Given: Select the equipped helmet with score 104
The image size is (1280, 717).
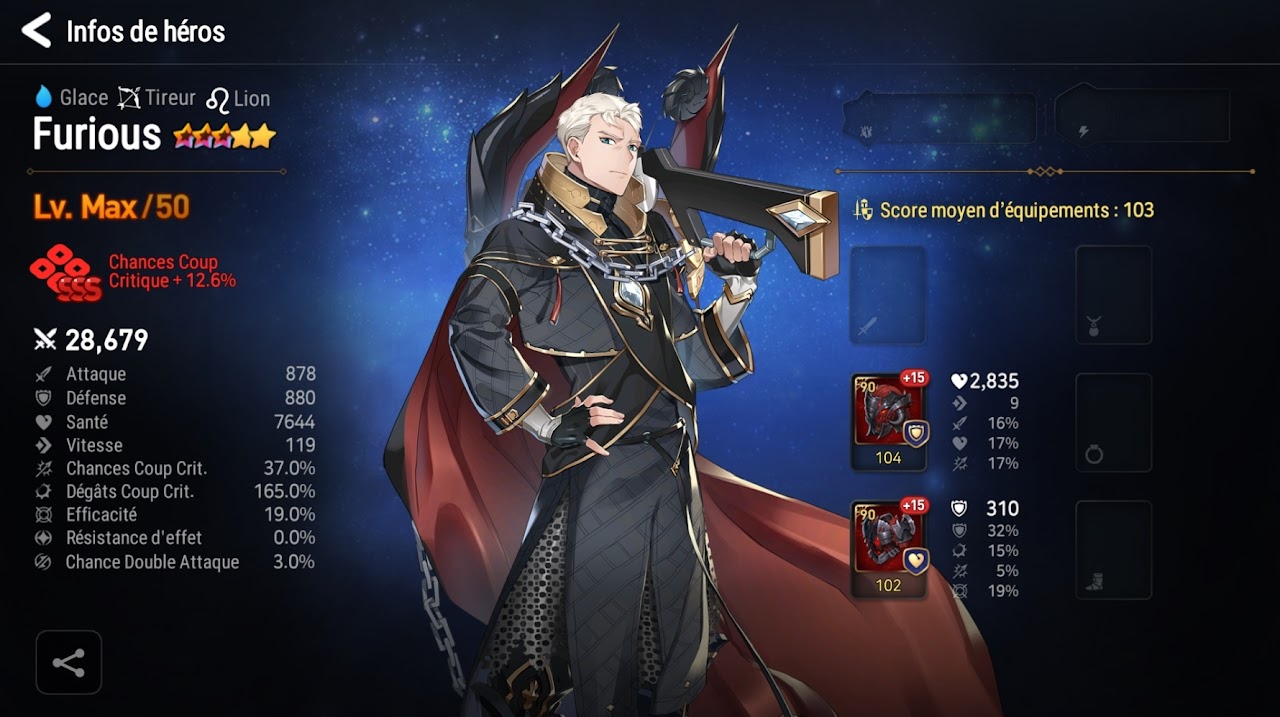Looking at the screenshot, I should [x=888, y=421].
